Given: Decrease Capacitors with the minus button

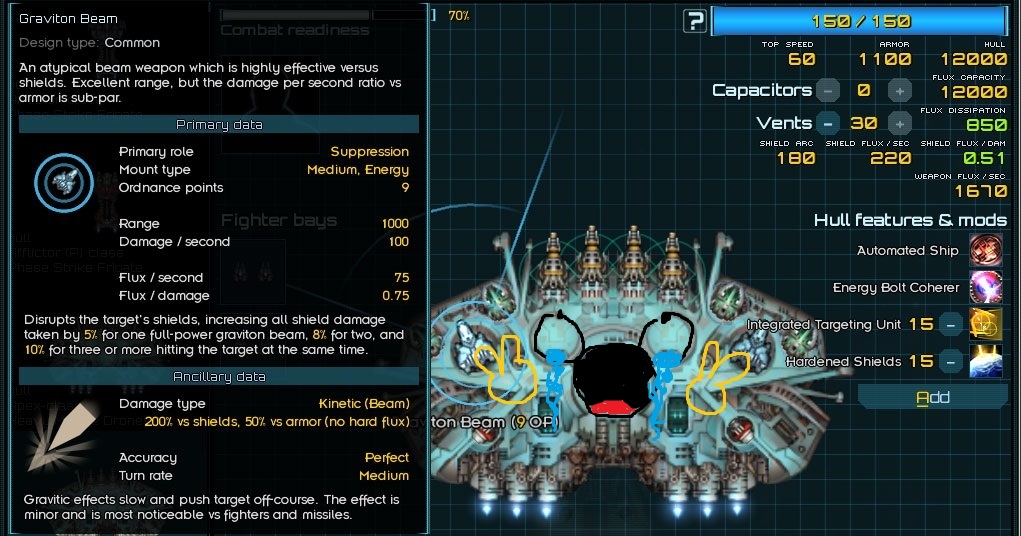Looking at the screenshot, I should (828, 91).
